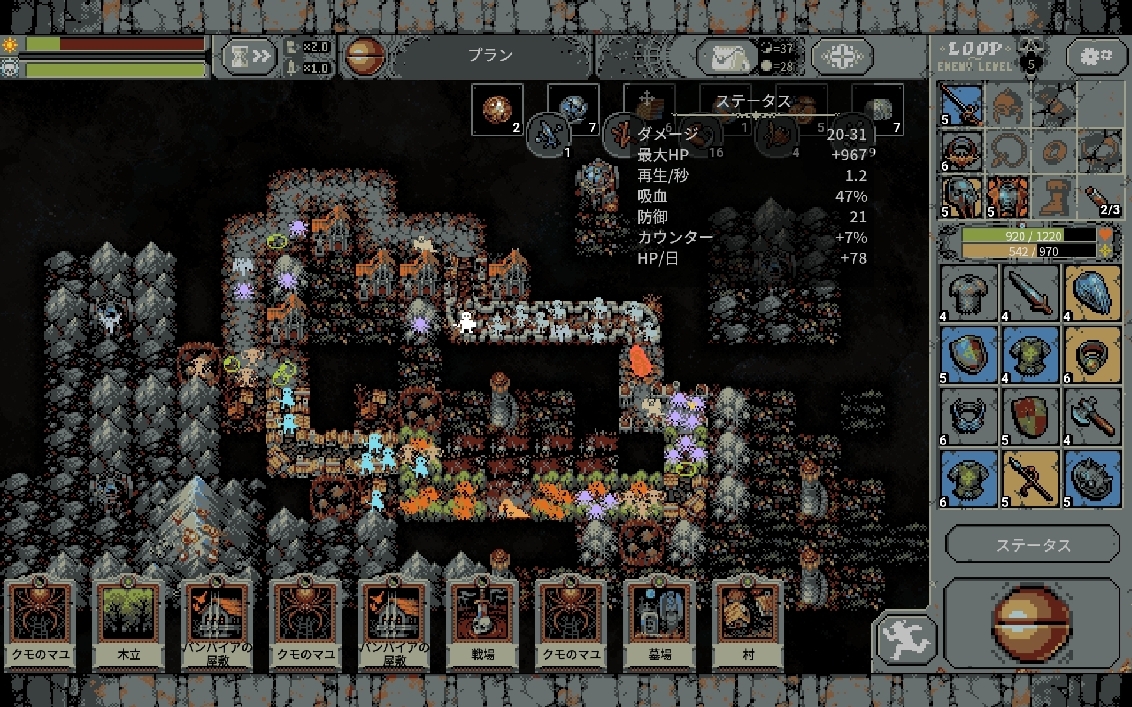
Task: Click the running figure retreat button
Action: pyautogui.click(x=905, y=640)
